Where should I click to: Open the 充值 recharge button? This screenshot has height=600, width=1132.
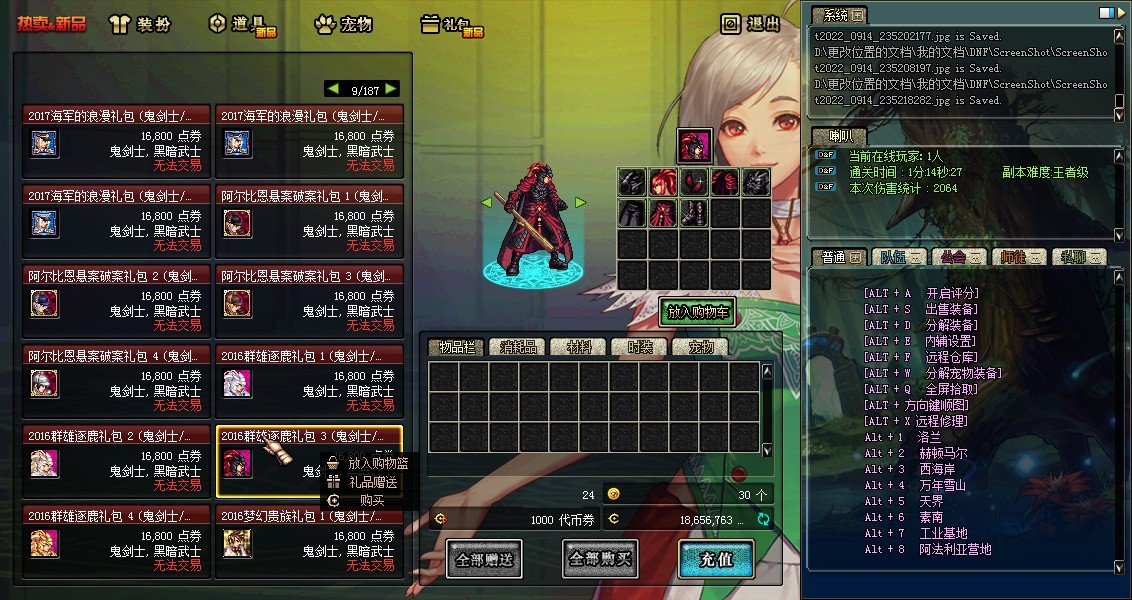[716, 559]
